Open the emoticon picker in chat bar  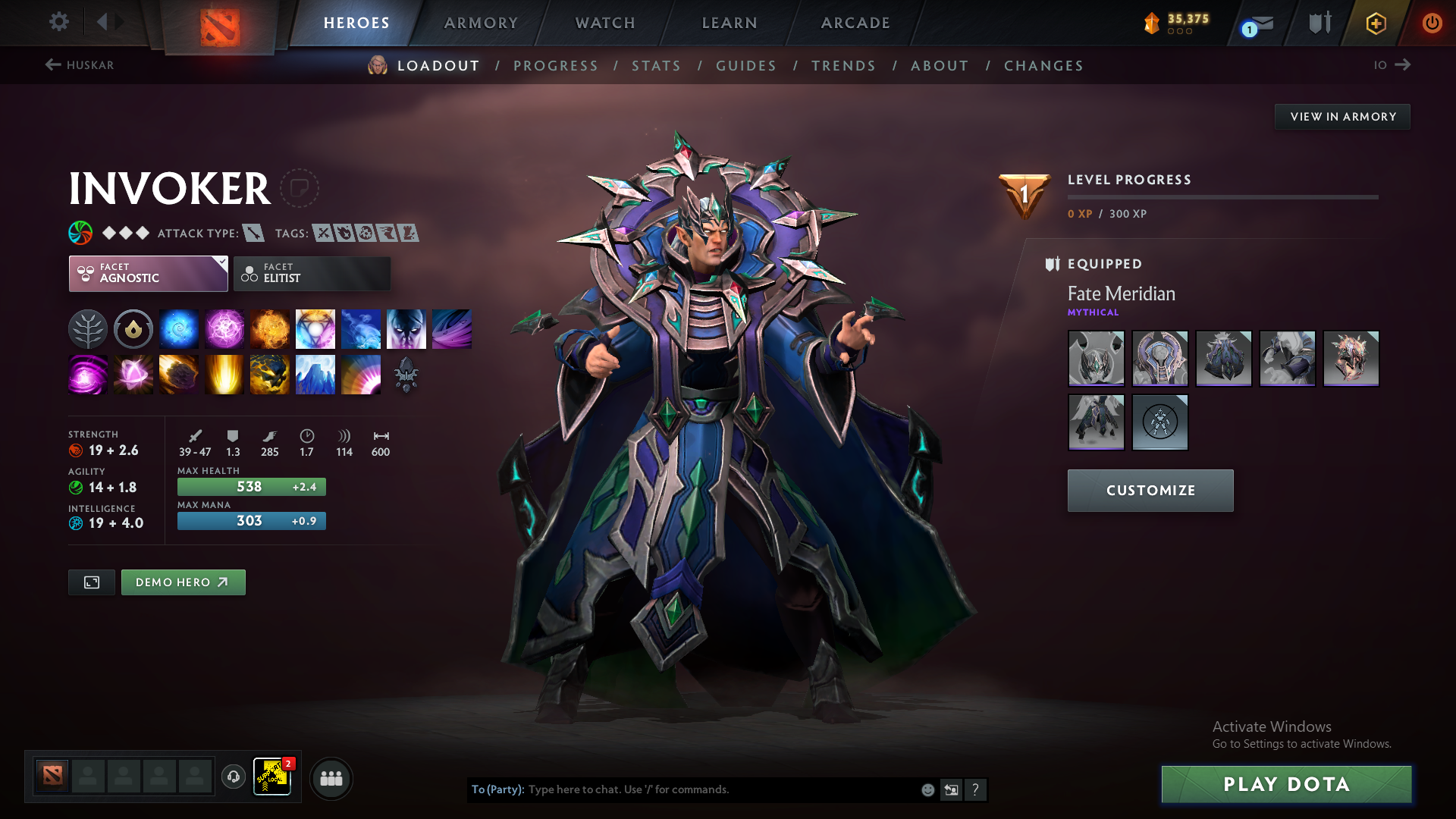[x=927, y=789]
